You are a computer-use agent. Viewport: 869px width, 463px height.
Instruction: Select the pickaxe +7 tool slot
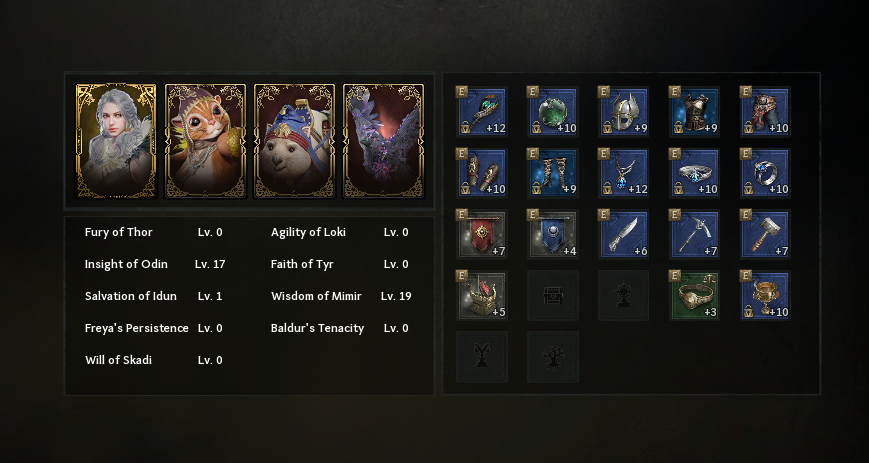click(x=695, y=235)
